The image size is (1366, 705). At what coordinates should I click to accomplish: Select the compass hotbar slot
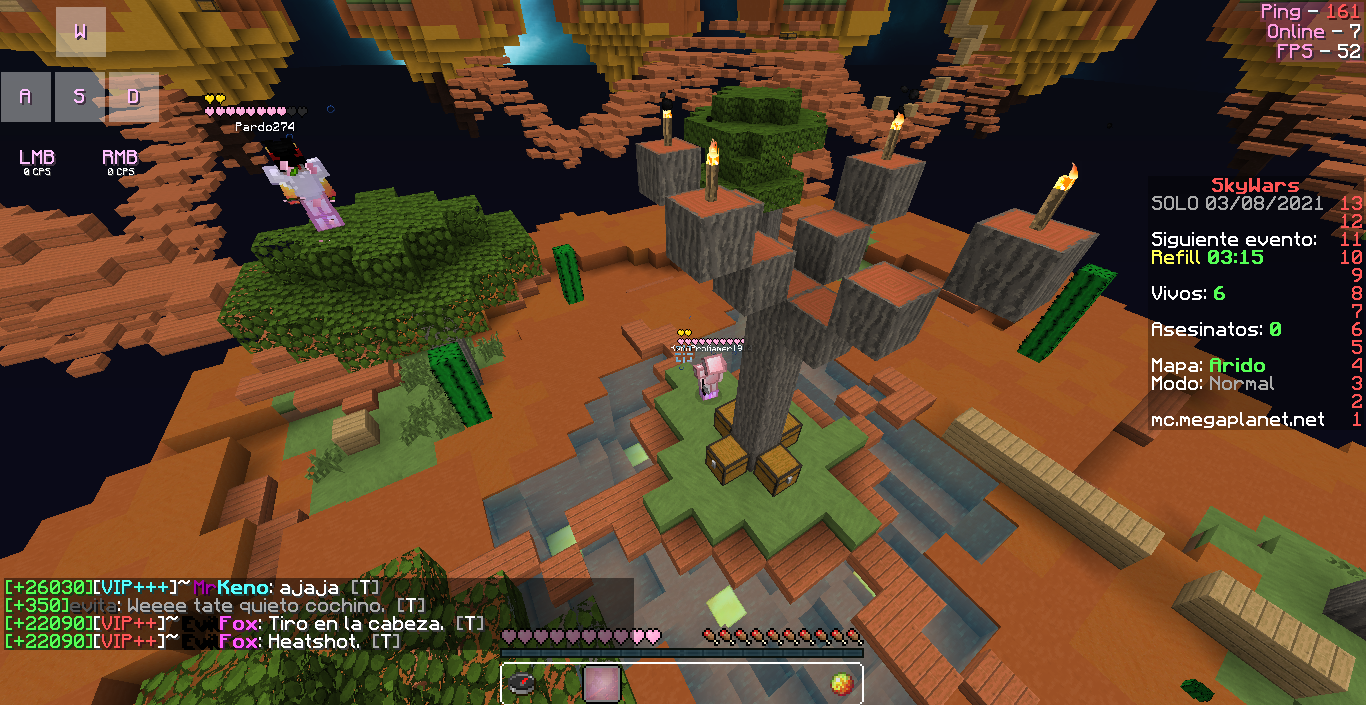[521, 684]
